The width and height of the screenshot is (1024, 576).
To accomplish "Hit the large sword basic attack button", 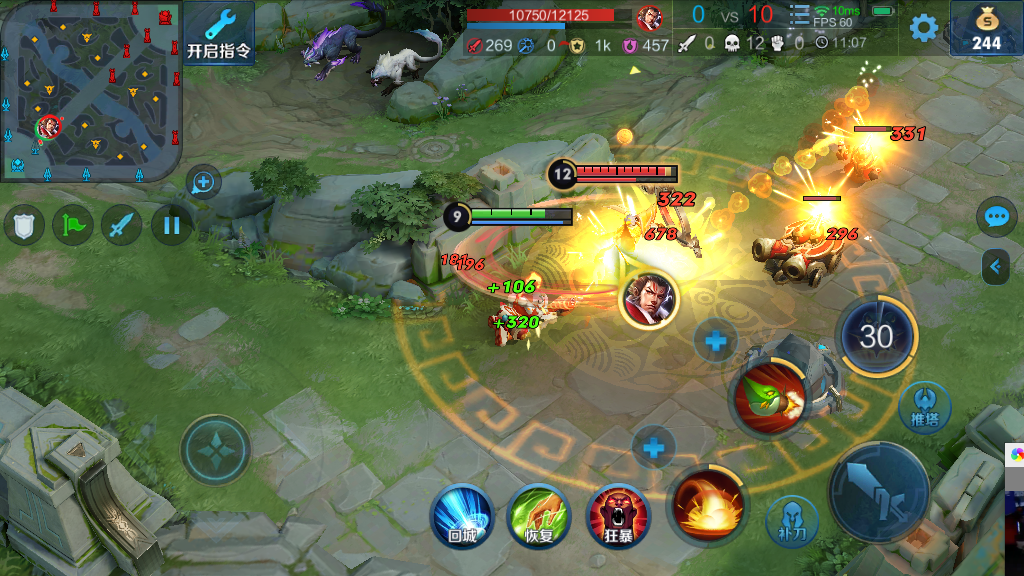I will 879,492.
